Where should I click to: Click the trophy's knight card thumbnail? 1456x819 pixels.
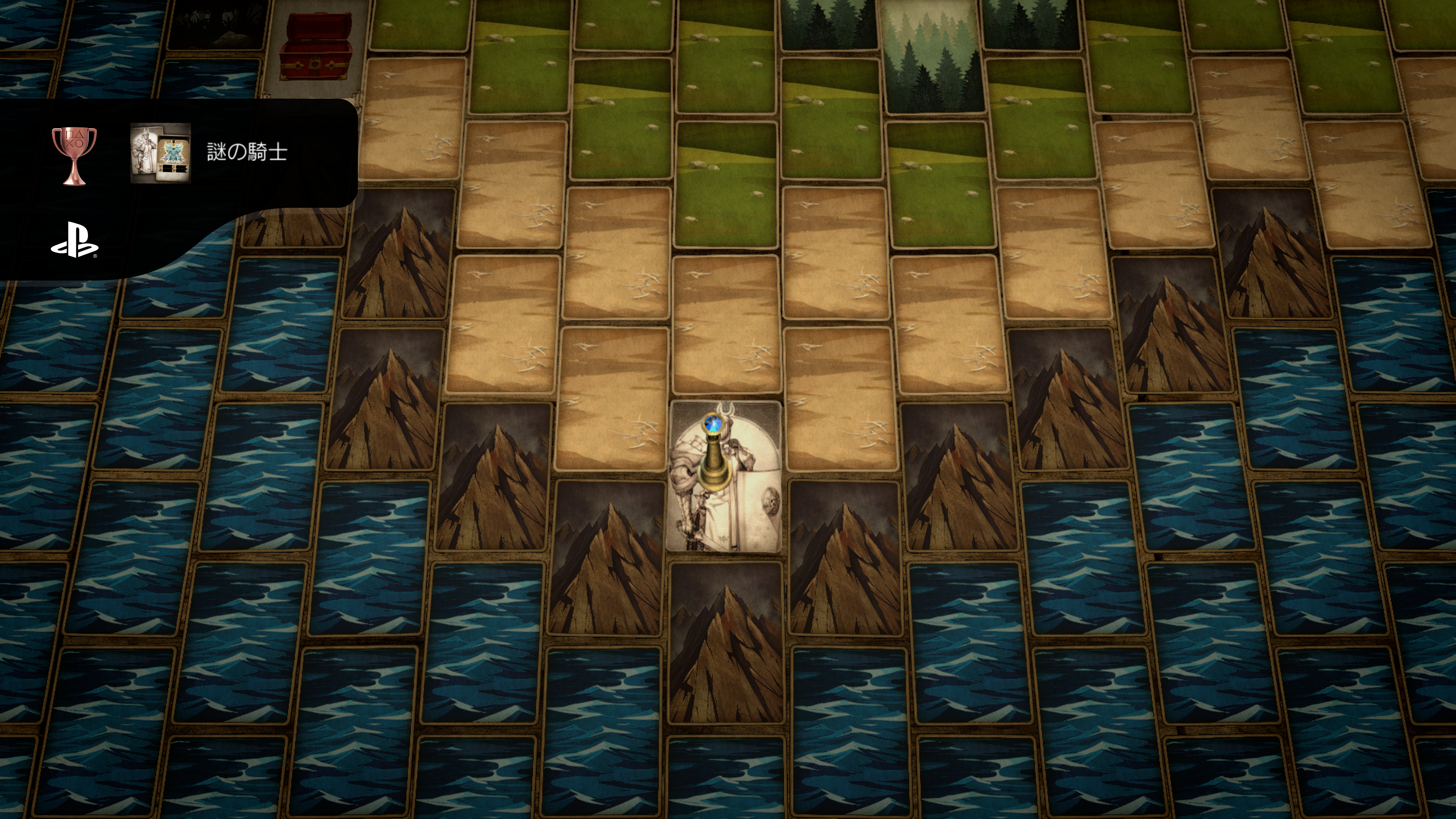(x=160, y=153)
